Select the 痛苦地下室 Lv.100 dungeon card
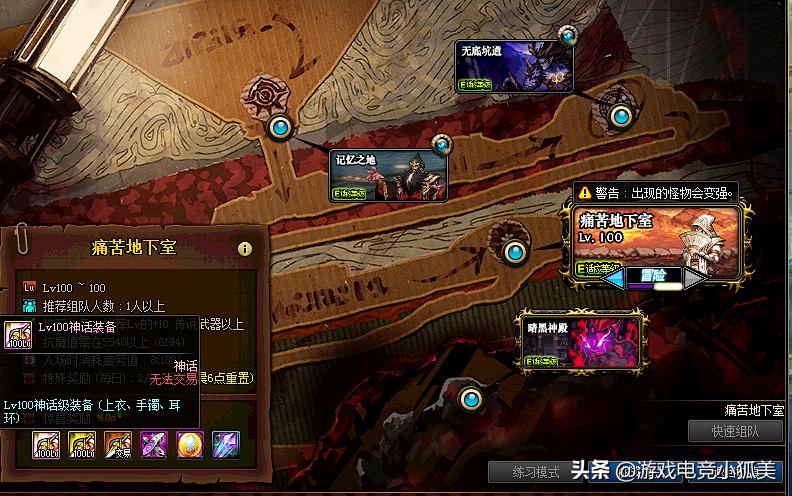This screenshot has height=496, width=792. click(x=655, y=238)
